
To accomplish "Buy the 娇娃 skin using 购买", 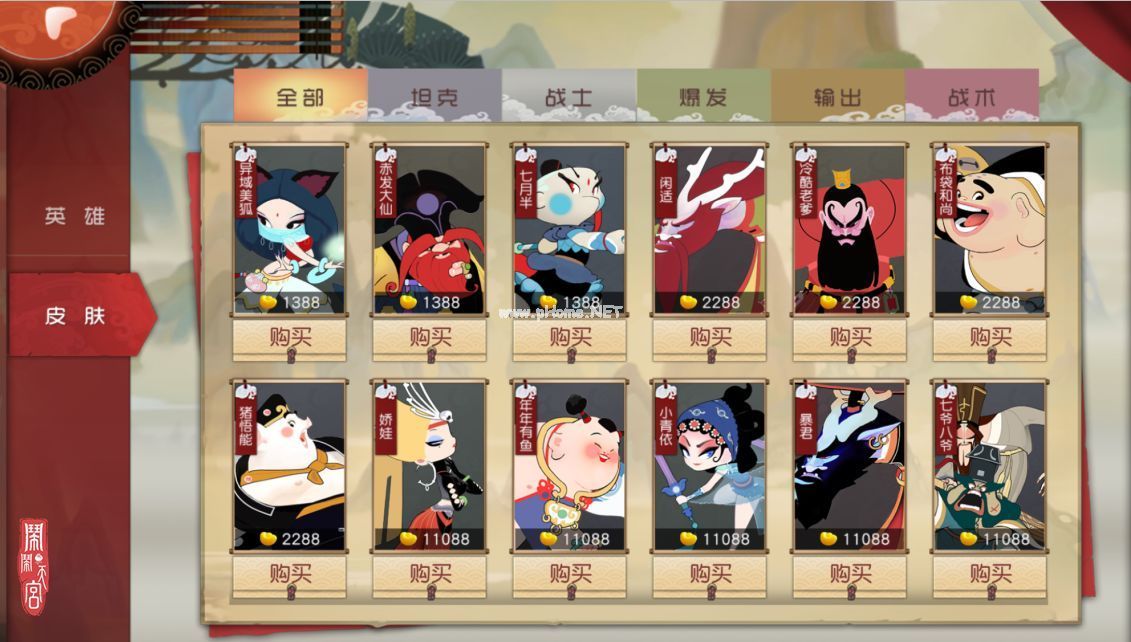I will coord(430,575).
